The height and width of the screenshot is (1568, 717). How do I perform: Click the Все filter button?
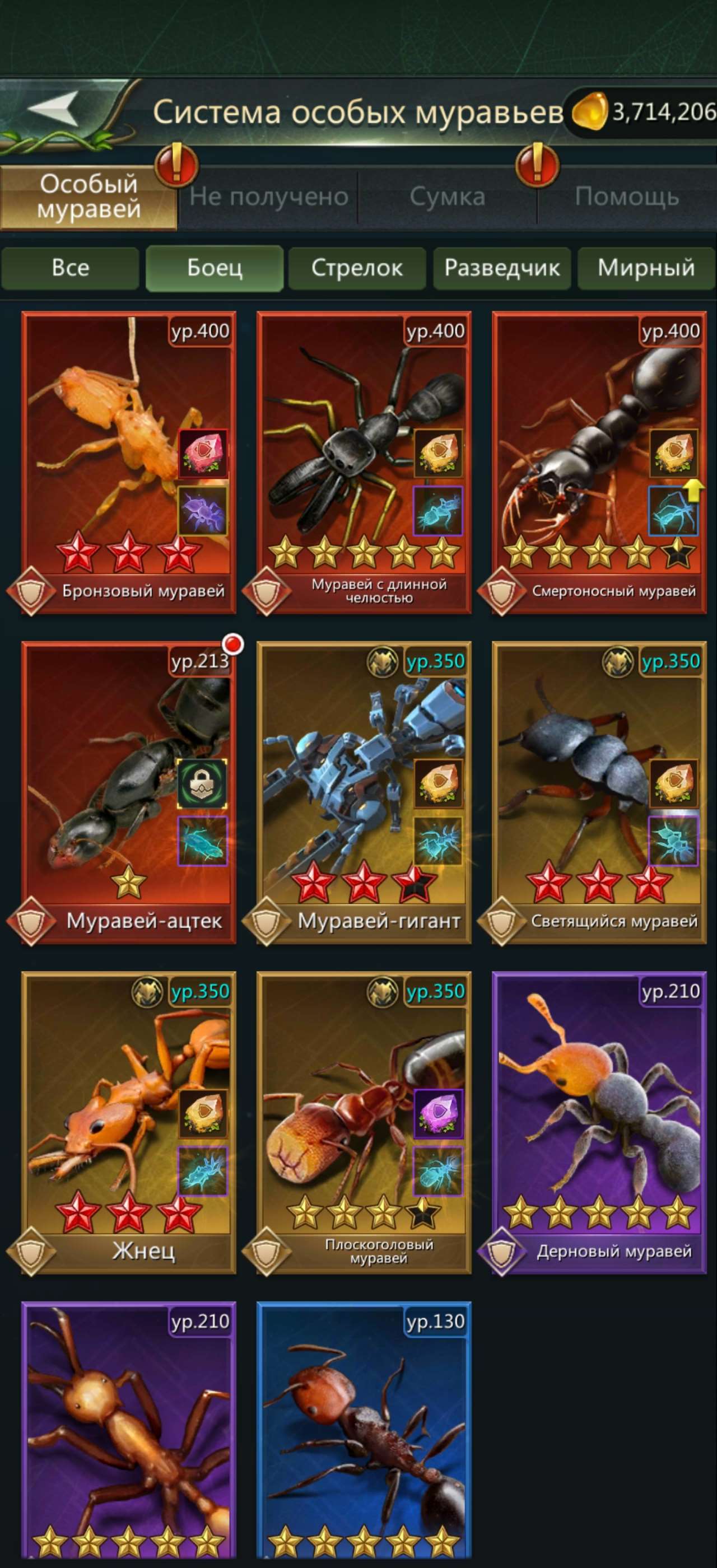(x=70, y=268)
